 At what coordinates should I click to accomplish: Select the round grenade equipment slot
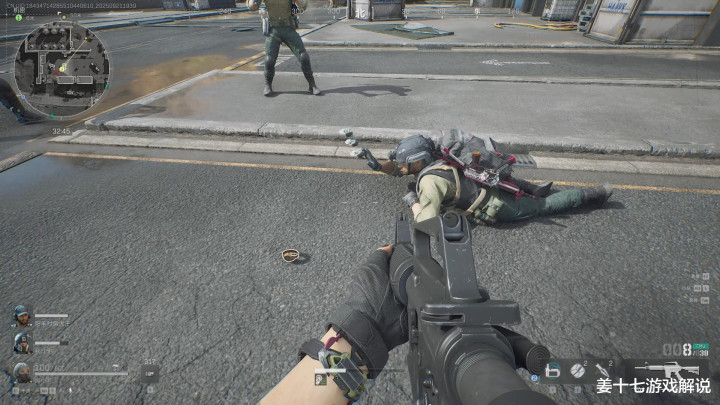[x=577, y=371]
